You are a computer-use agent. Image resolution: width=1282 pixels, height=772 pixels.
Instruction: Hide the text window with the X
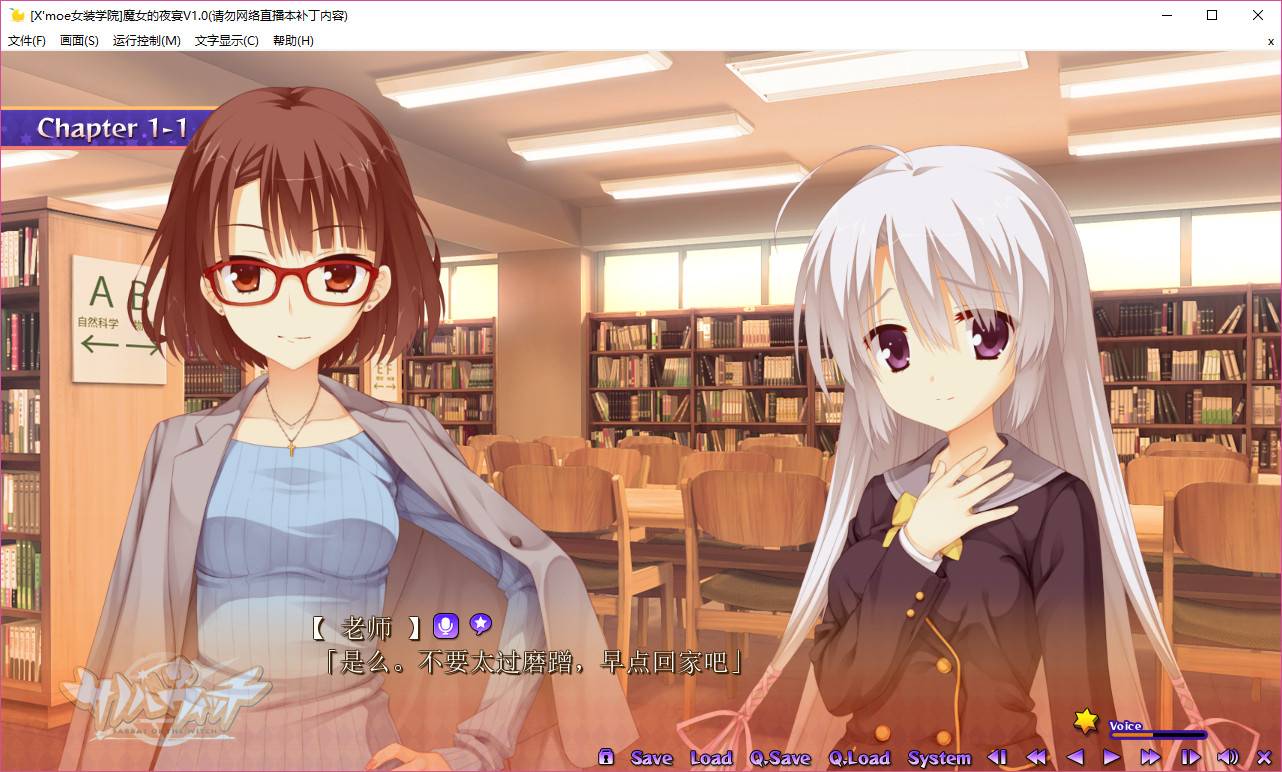tap(1263, 757)
